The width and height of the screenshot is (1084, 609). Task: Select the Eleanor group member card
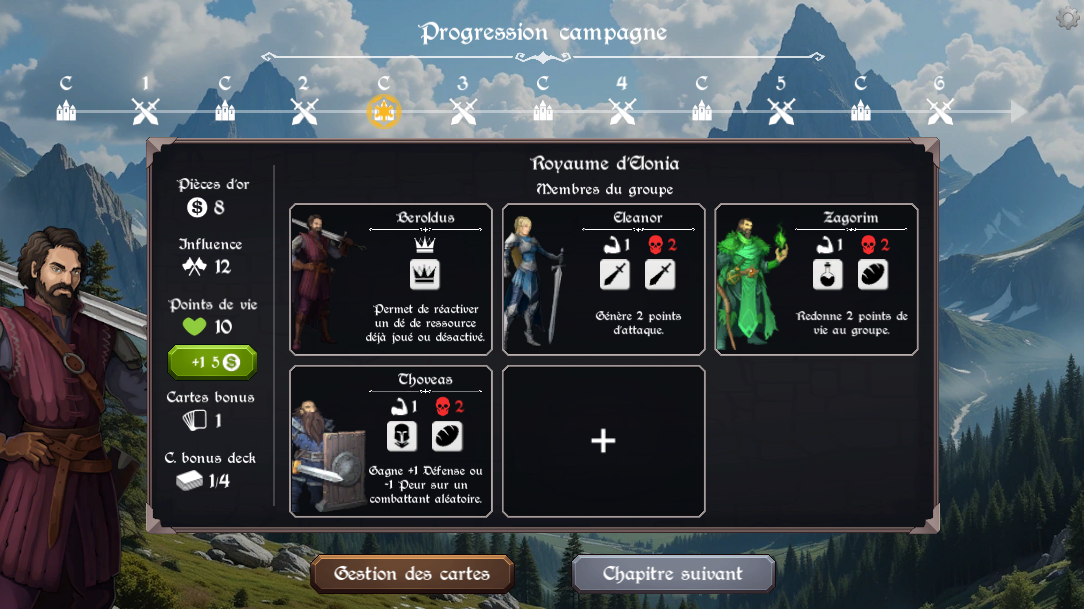(x=604, y=279)
